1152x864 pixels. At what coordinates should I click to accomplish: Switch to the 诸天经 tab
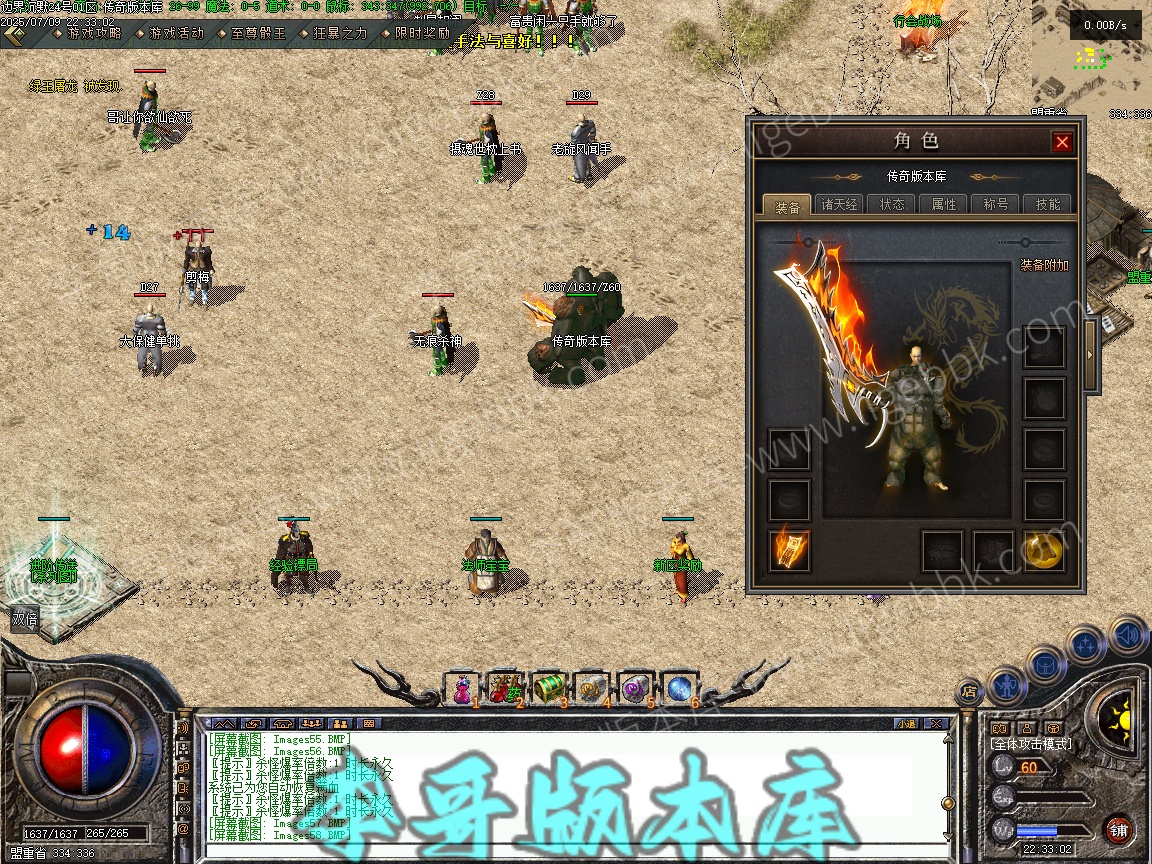[840, 204]
